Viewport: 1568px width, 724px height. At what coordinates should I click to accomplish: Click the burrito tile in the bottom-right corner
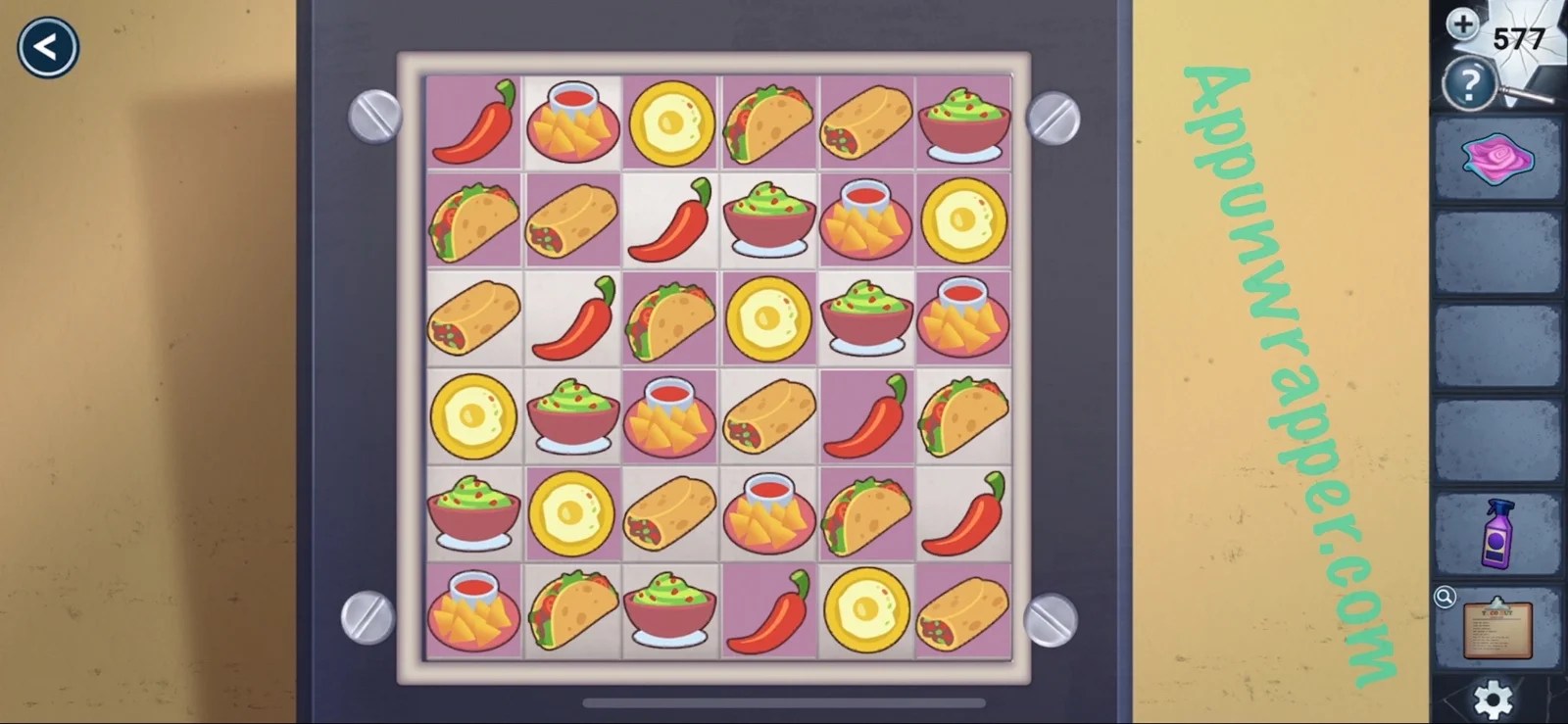click(x=964, y=612)
